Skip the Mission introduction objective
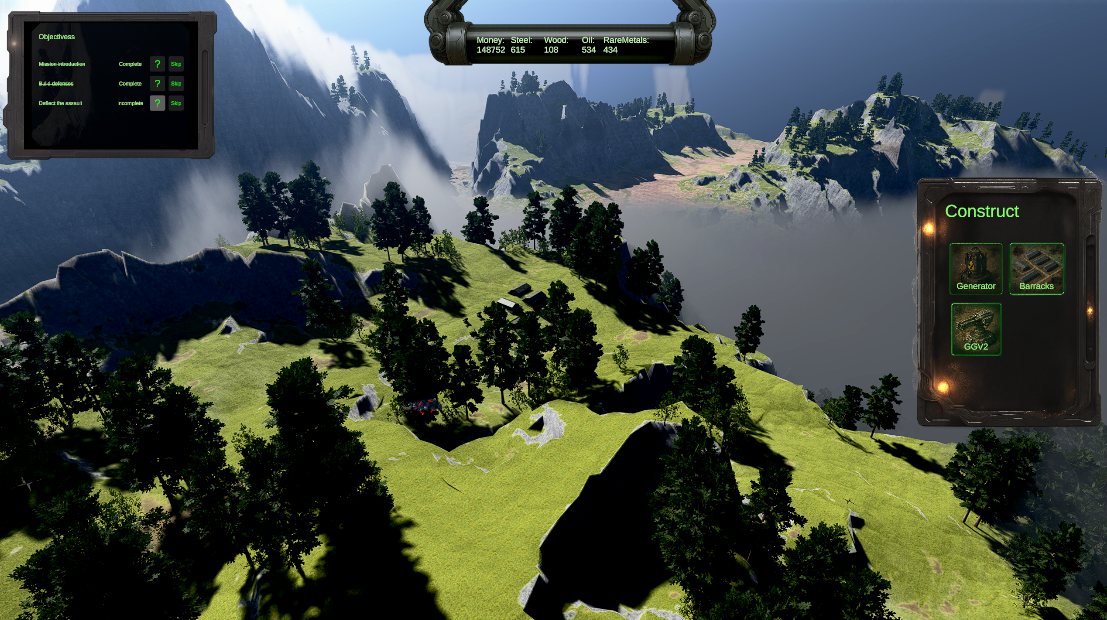1107x620 pixels. tap(176, 64)
